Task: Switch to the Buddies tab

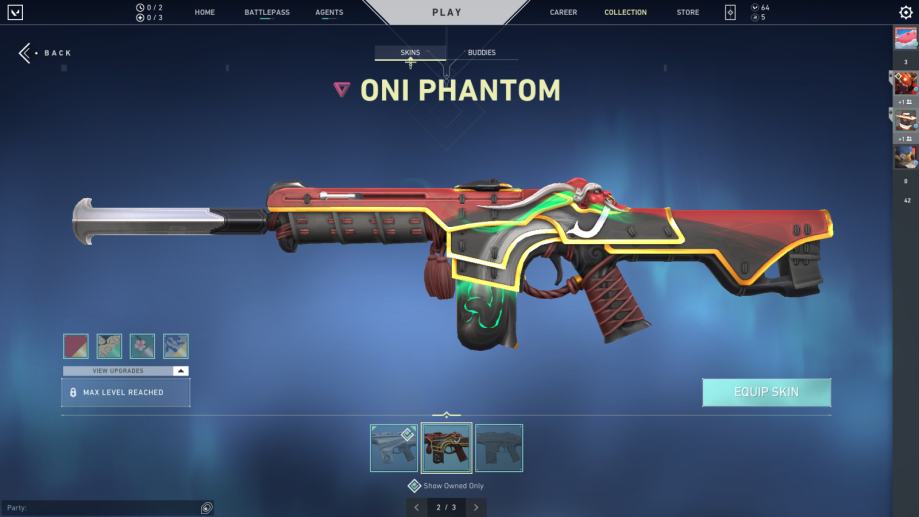Action: 481,53
